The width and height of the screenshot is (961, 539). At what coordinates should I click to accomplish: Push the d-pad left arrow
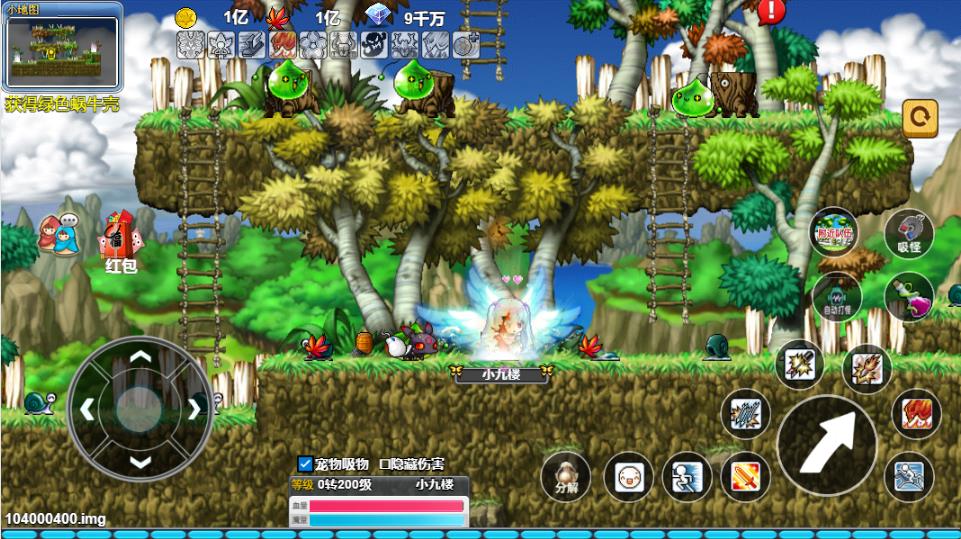coord(87,408)
